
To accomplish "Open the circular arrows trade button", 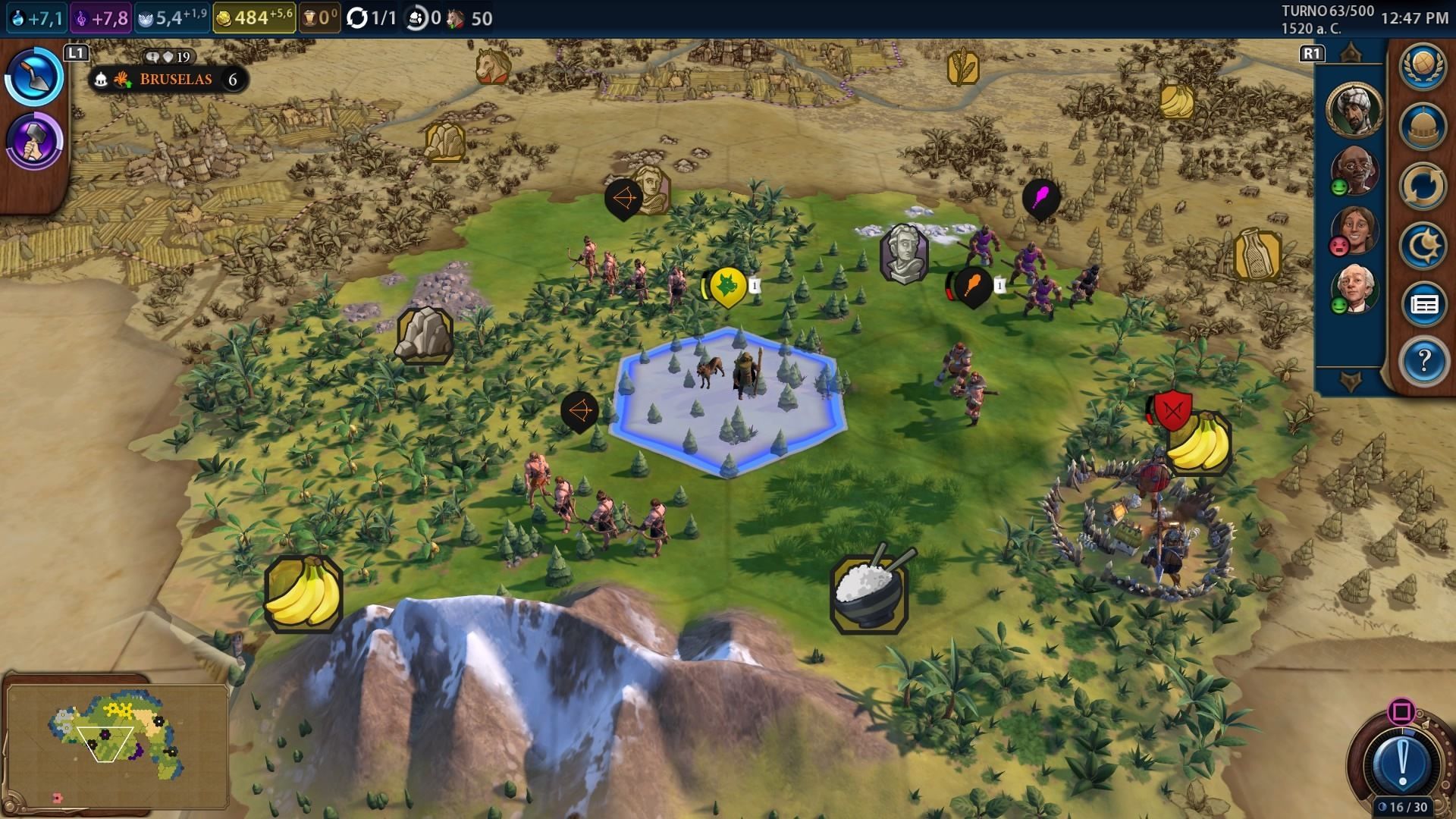I will click(1423, 187).
